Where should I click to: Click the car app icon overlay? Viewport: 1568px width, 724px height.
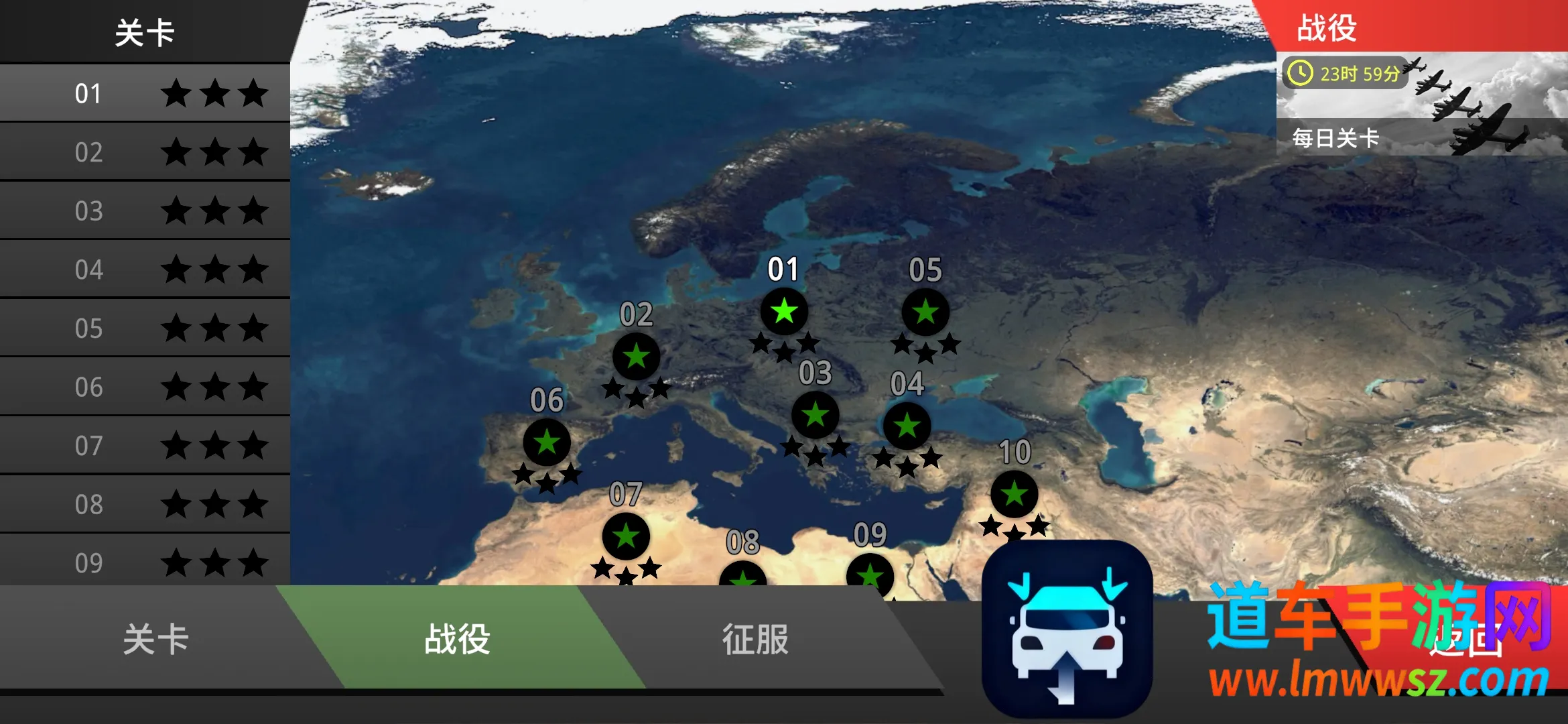pos(1067,629)
